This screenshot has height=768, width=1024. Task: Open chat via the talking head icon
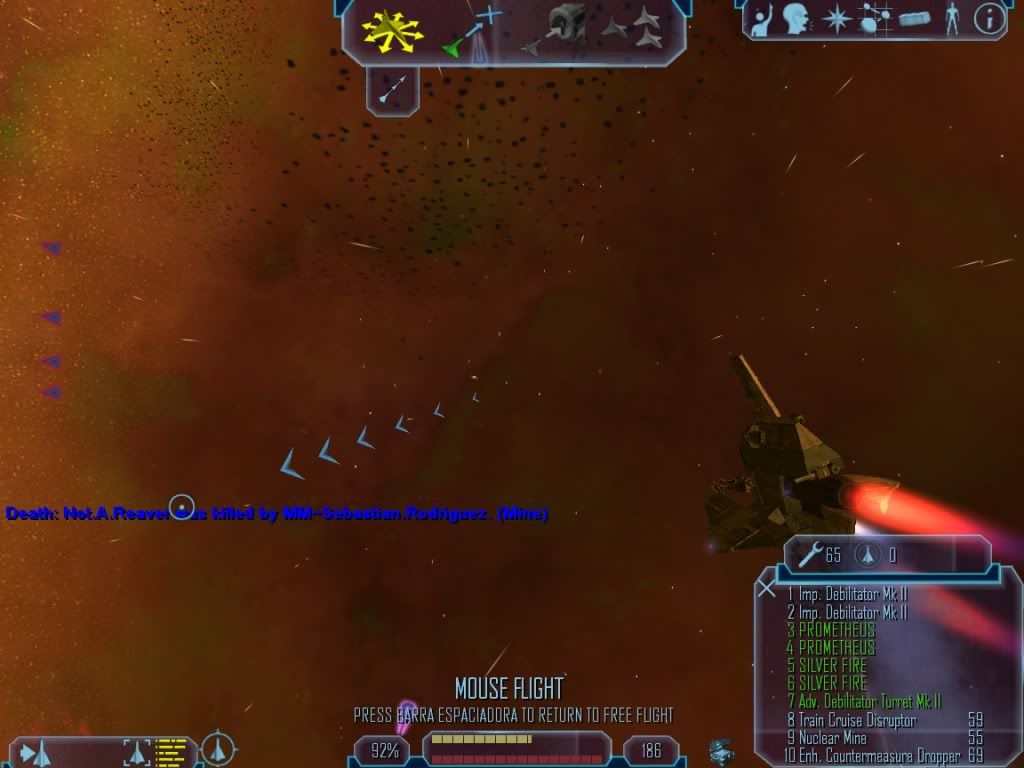(795, 18)
